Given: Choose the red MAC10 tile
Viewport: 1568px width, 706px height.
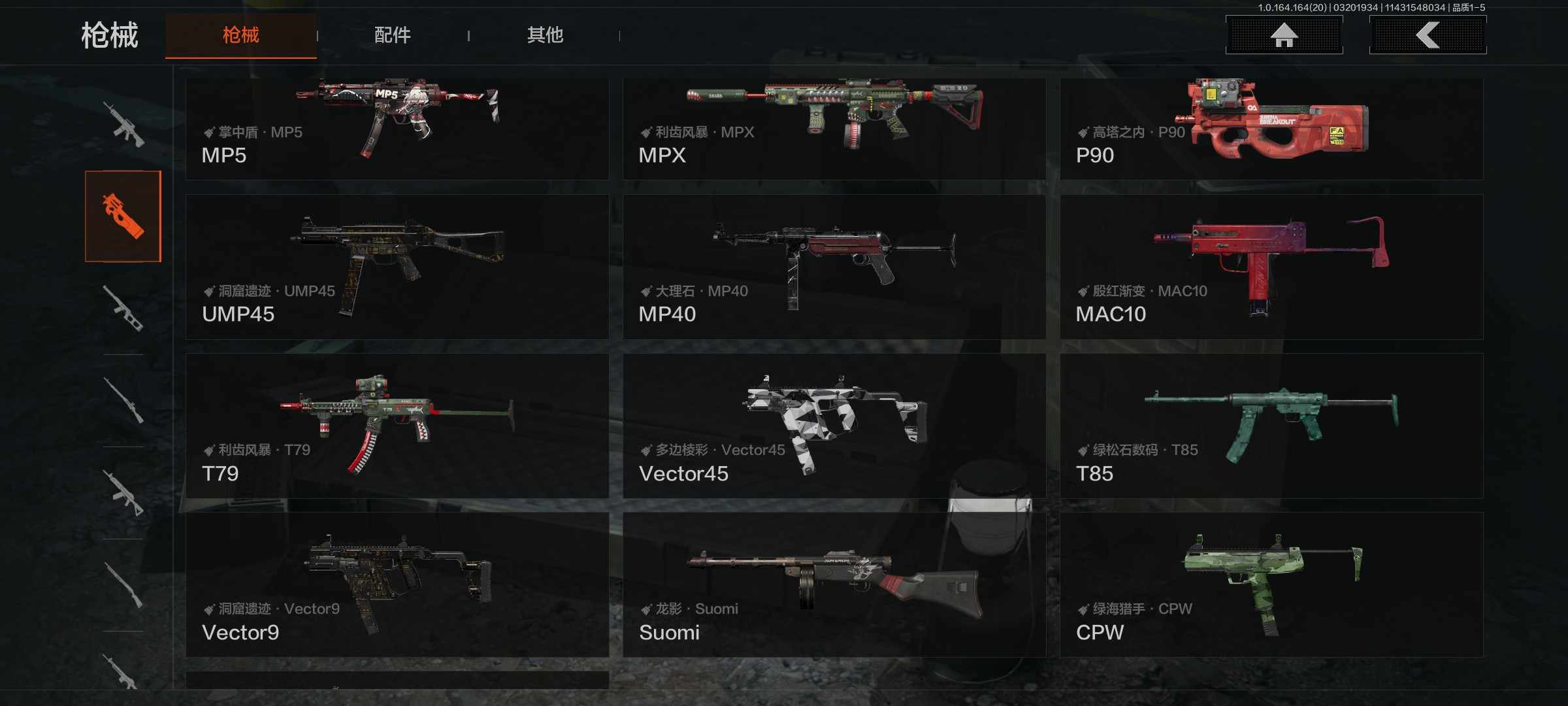Looking at the screenshot, I should click(x=1271, y=267).
